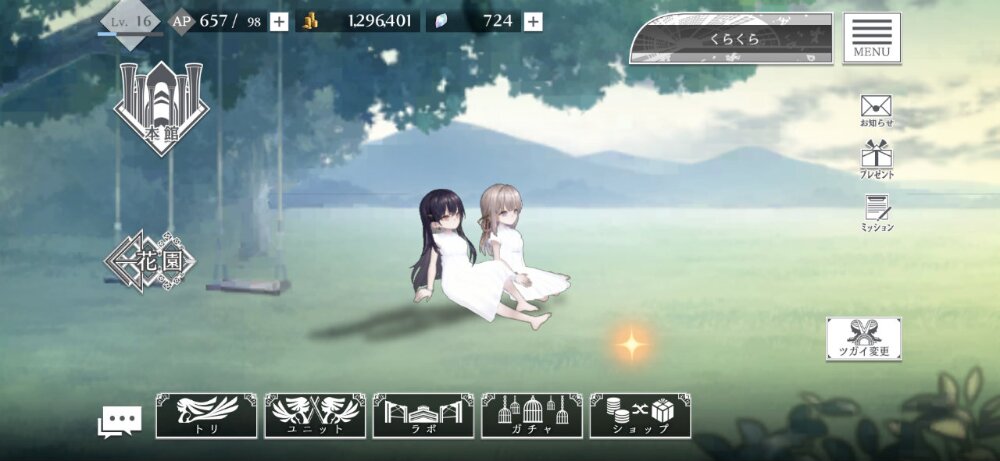Image resolution: width=1000 pixels, height=461 pixels.
Task: Open the ミッション missions list
Action: 876,212
